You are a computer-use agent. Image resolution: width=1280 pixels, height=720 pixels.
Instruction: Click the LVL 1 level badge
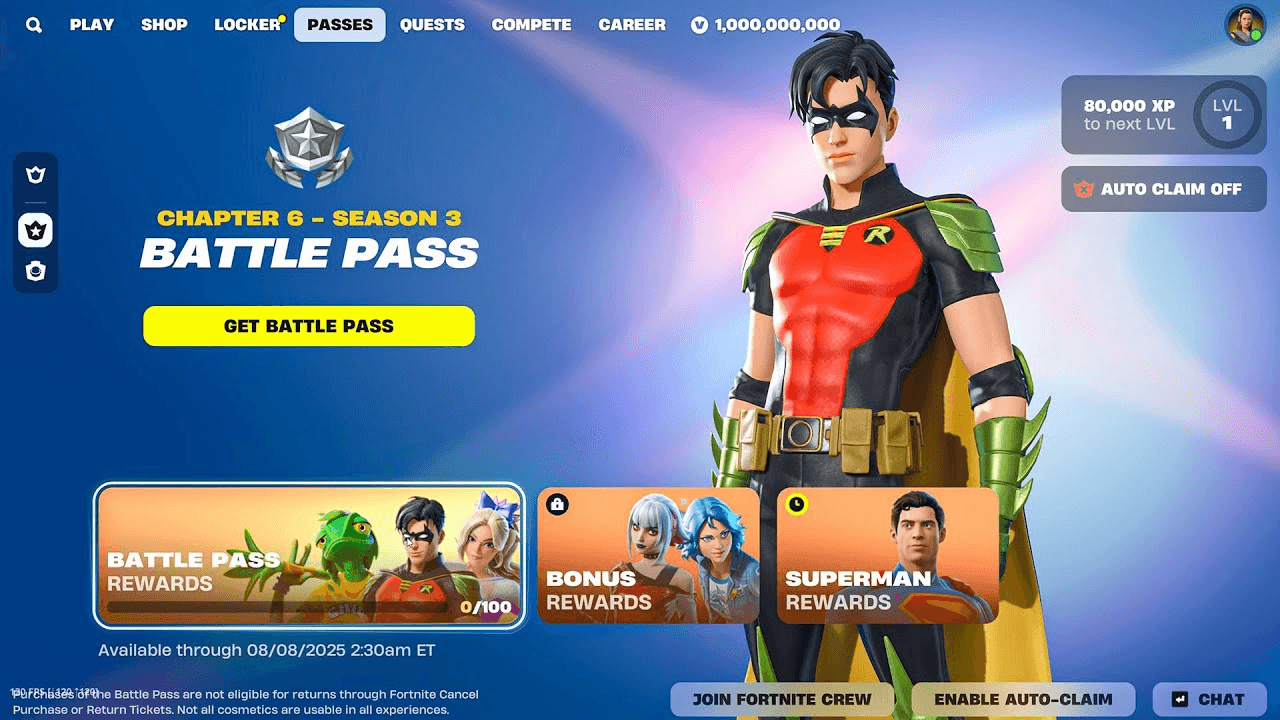(x=1228, y=112)
